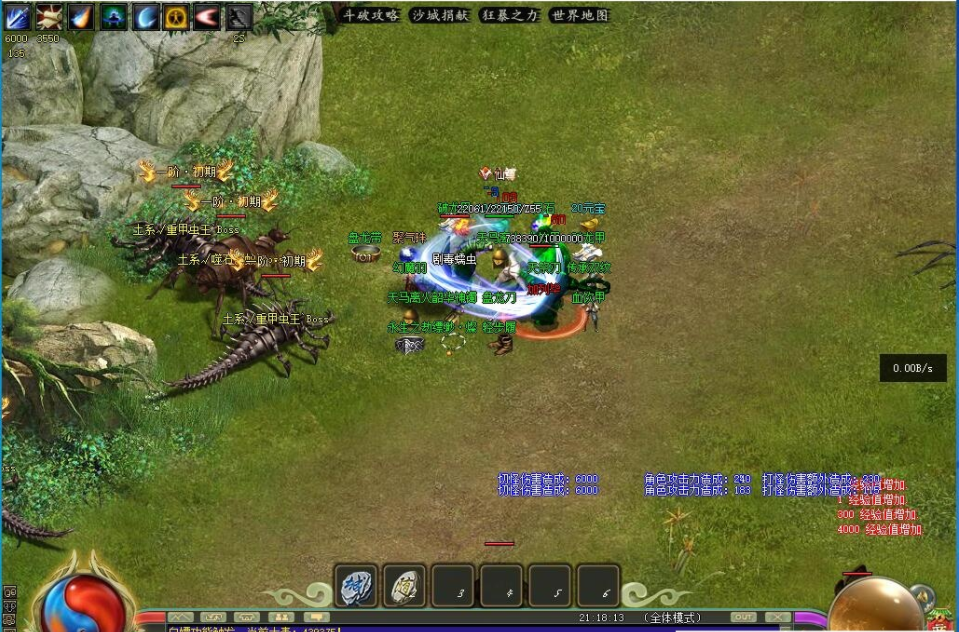Activate the dark running figure skill

238,17
